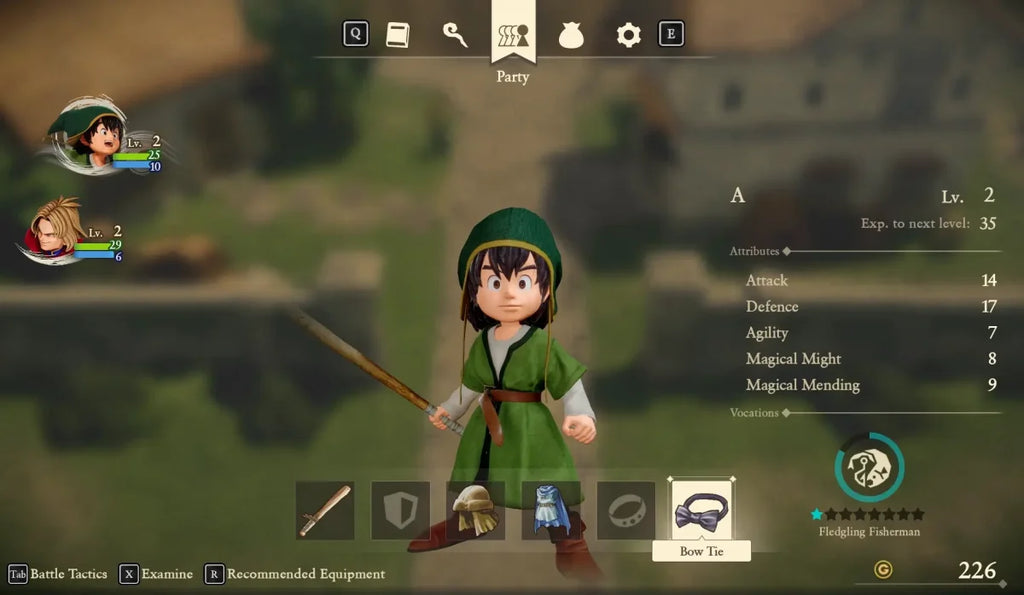Click the Examine option
The height and width of the screenshot is (595, 1024).
click(x=156, y=574)
